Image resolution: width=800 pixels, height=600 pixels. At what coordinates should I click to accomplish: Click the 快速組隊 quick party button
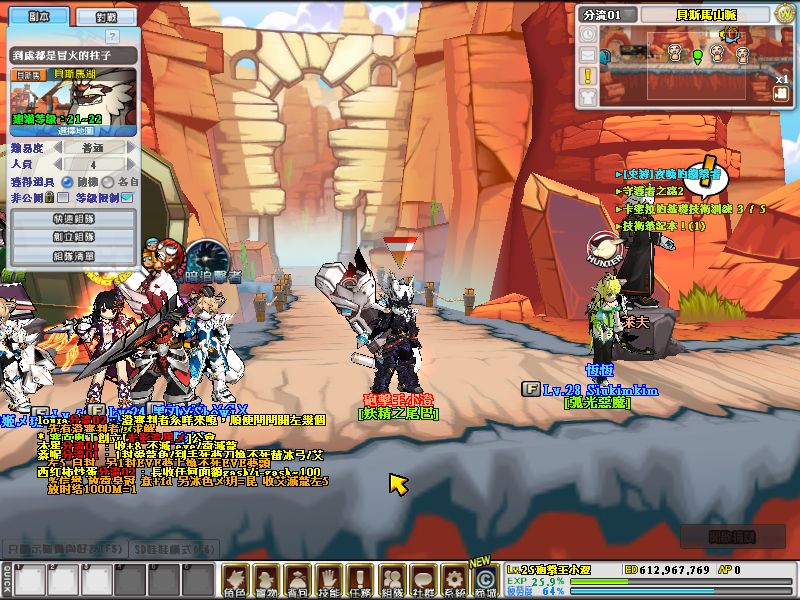click(74, 218)
